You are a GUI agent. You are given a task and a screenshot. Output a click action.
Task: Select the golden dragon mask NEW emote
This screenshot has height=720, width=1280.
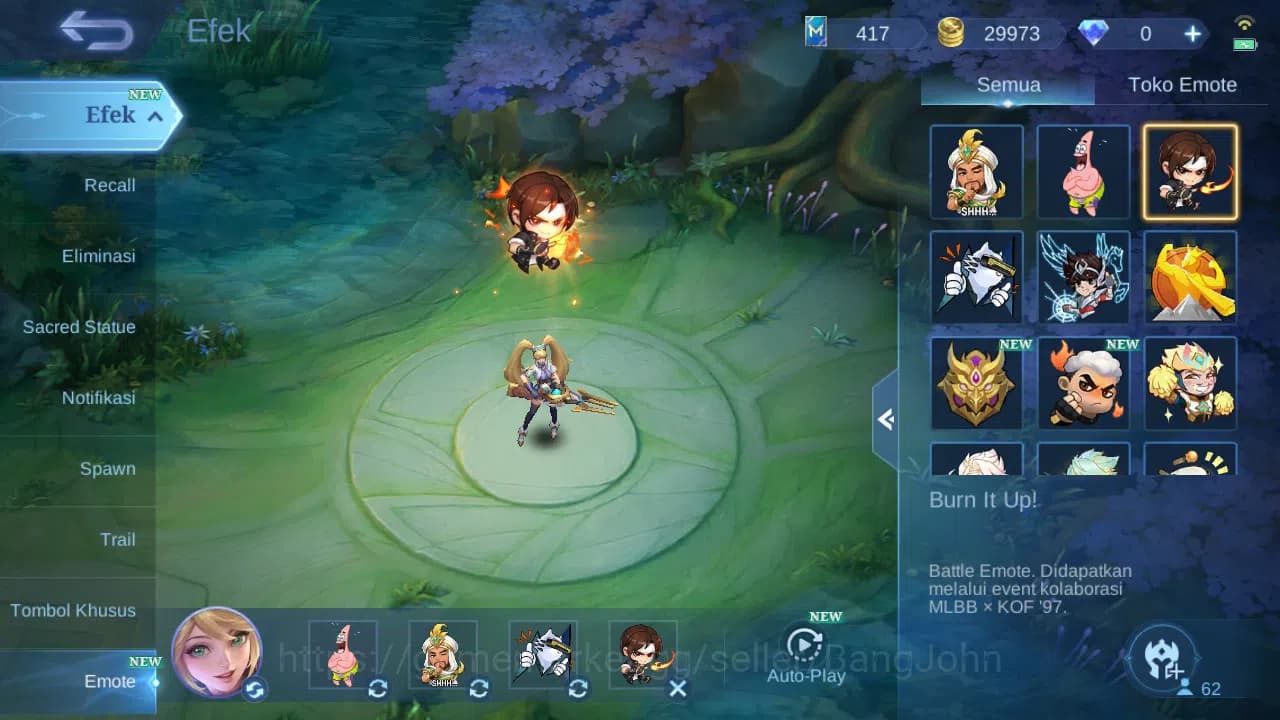point(977,383)
